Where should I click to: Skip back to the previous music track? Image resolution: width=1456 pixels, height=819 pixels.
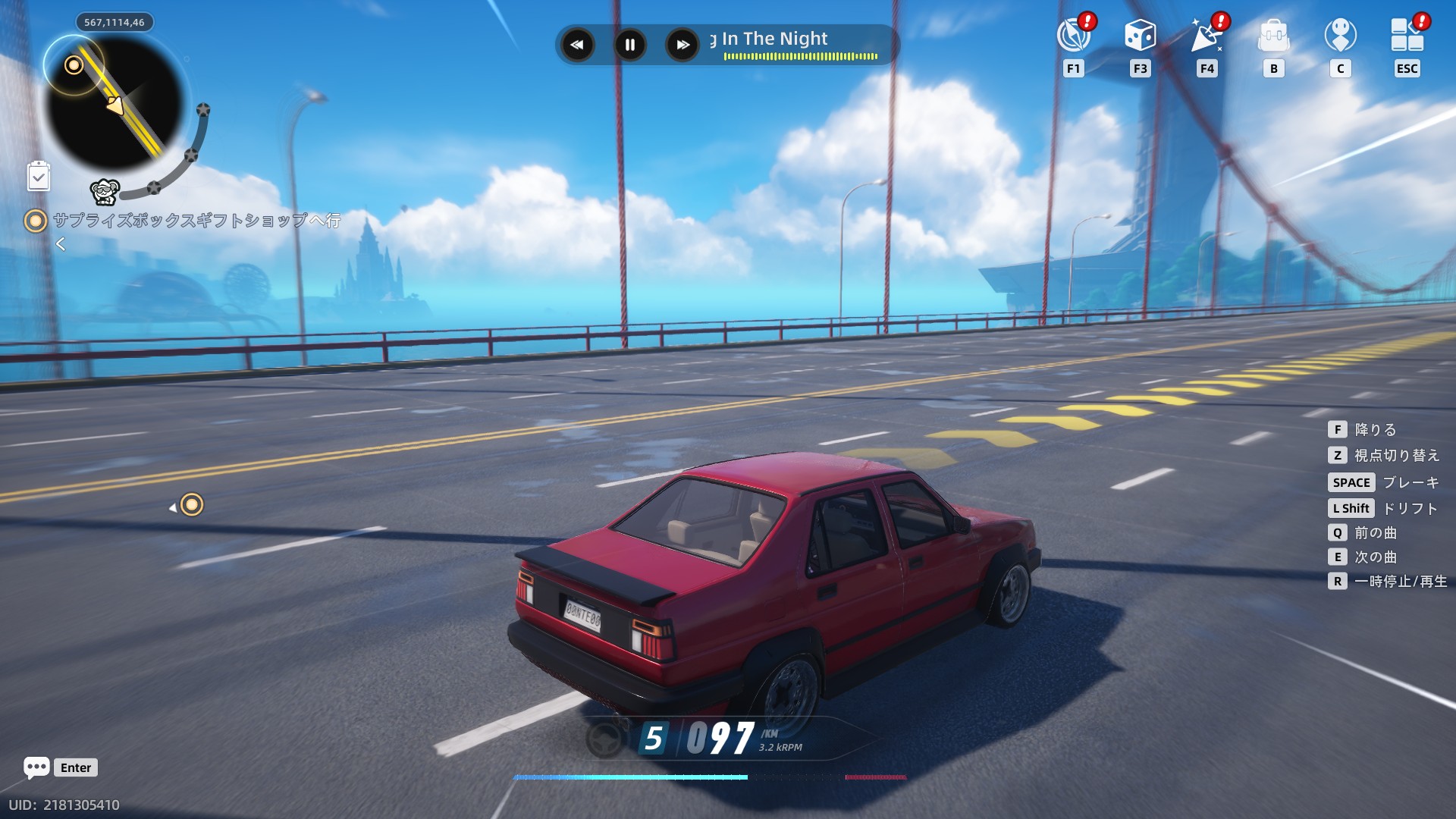click(577, 45)
